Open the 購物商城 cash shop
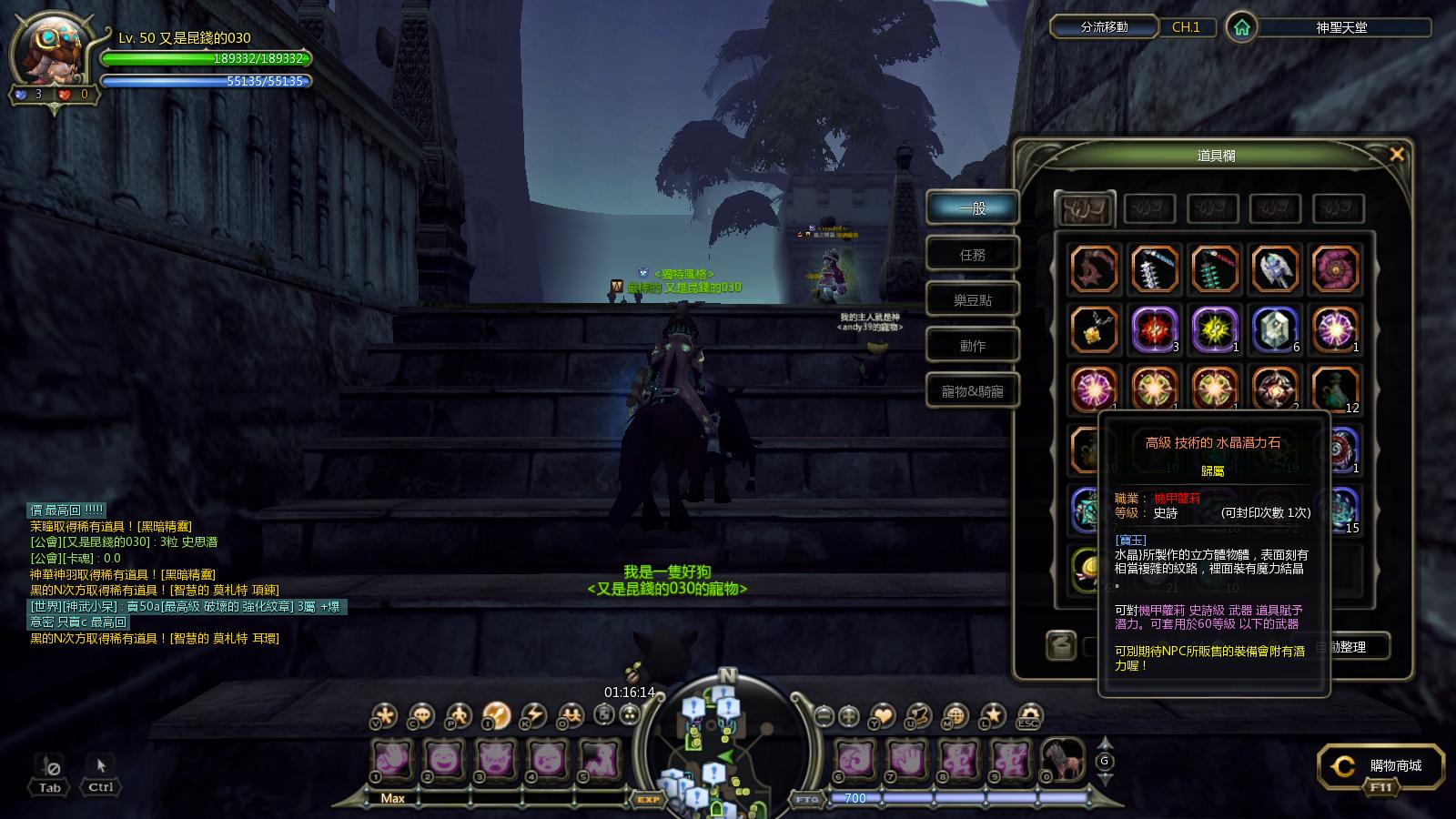 tap(1383, 766)
